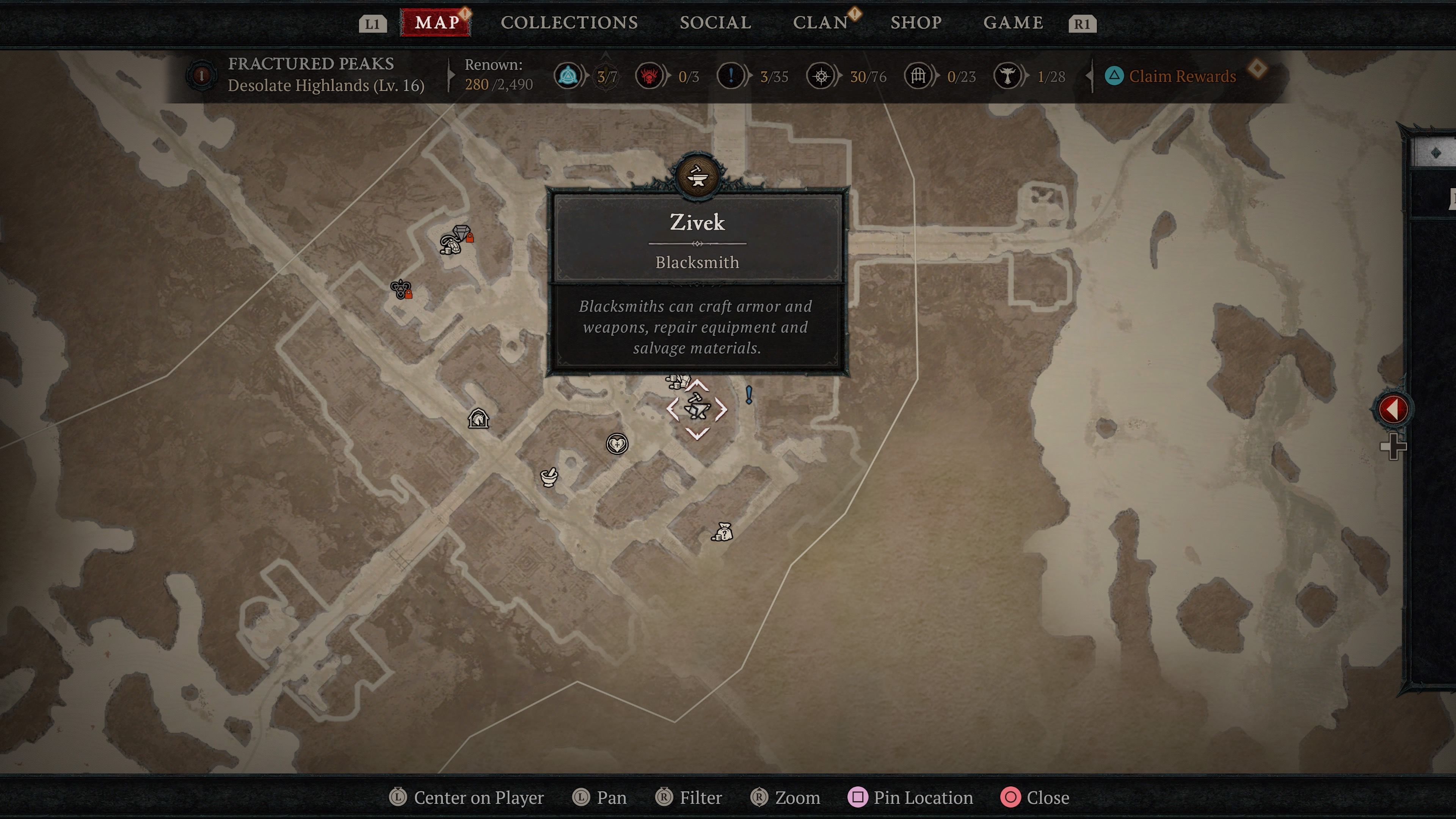Choose the alchemist mortar map marker
1456x819 pixels.
coord(549,477)
